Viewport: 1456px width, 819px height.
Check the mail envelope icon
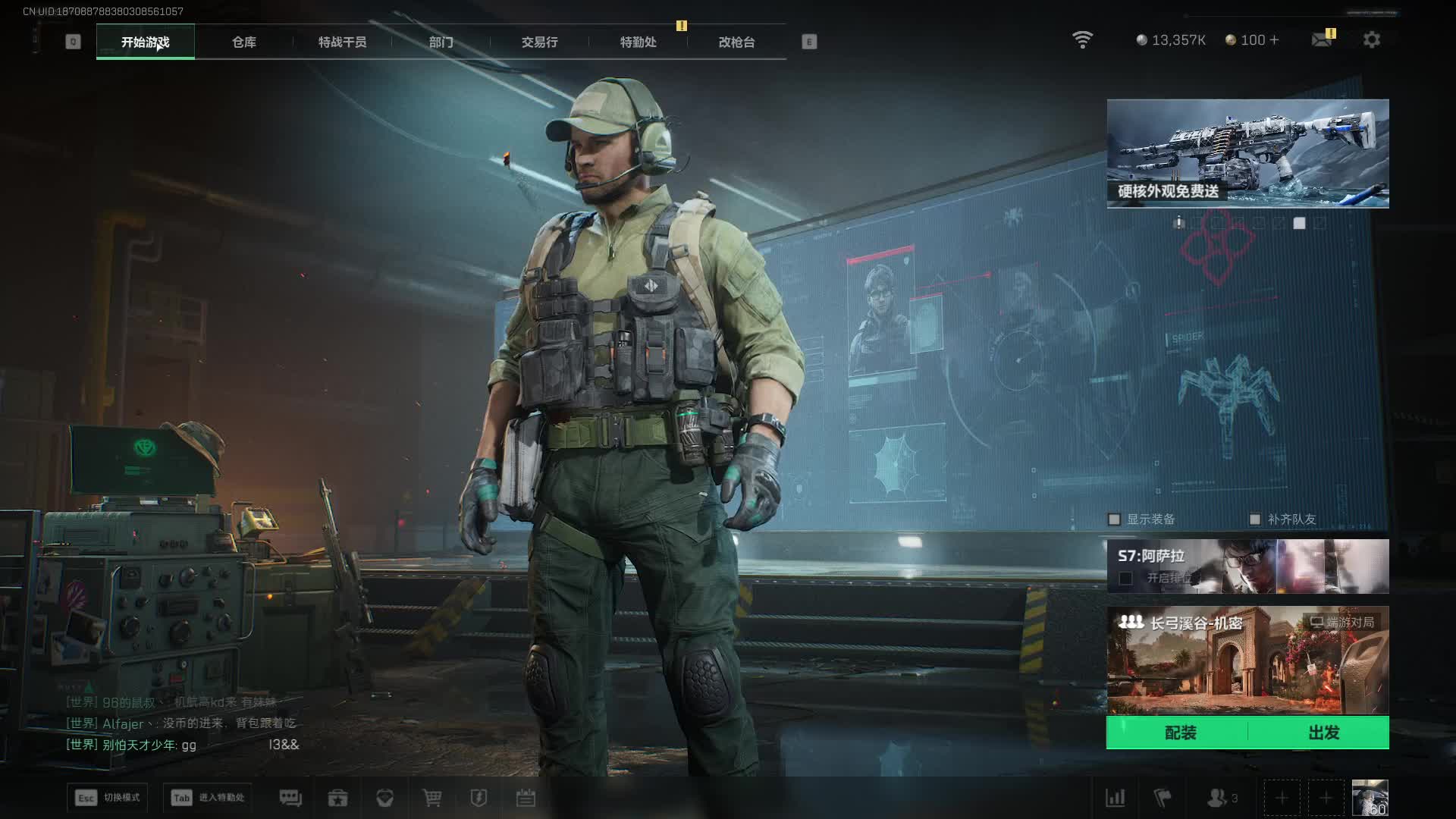click(x=1322, y=39)
